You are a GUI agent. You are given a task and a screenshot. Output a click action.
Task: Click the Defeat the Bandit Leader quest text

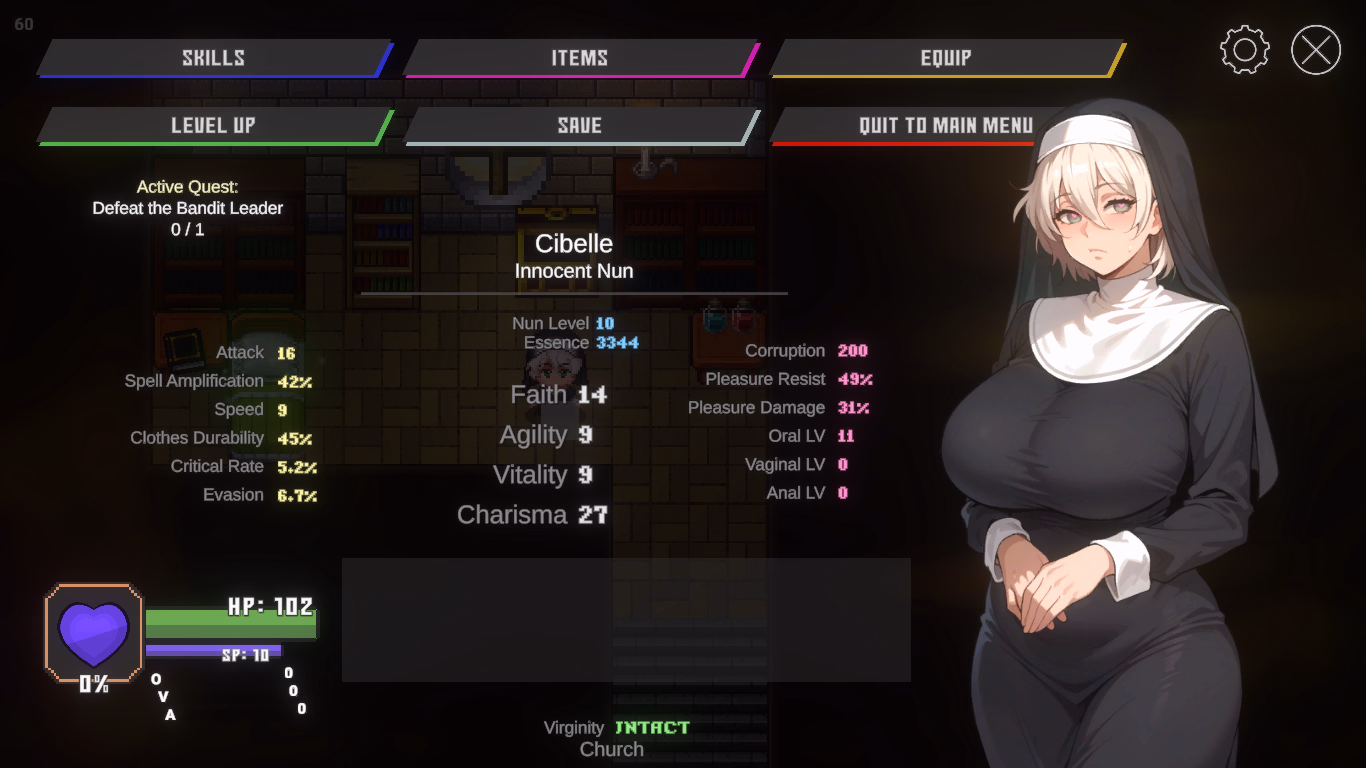(187, 208)
